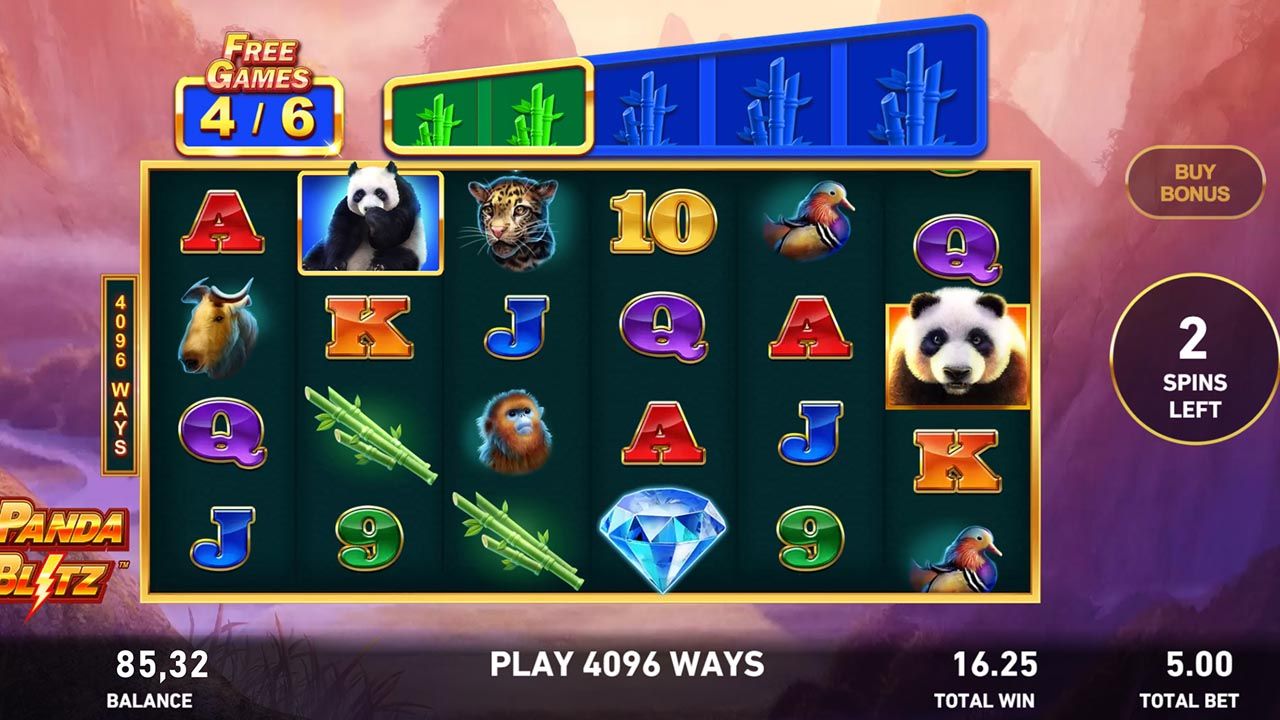The image size is (1280, 720).
Task: Select the panda symbol on the first reel
Action: click(369, 222)
